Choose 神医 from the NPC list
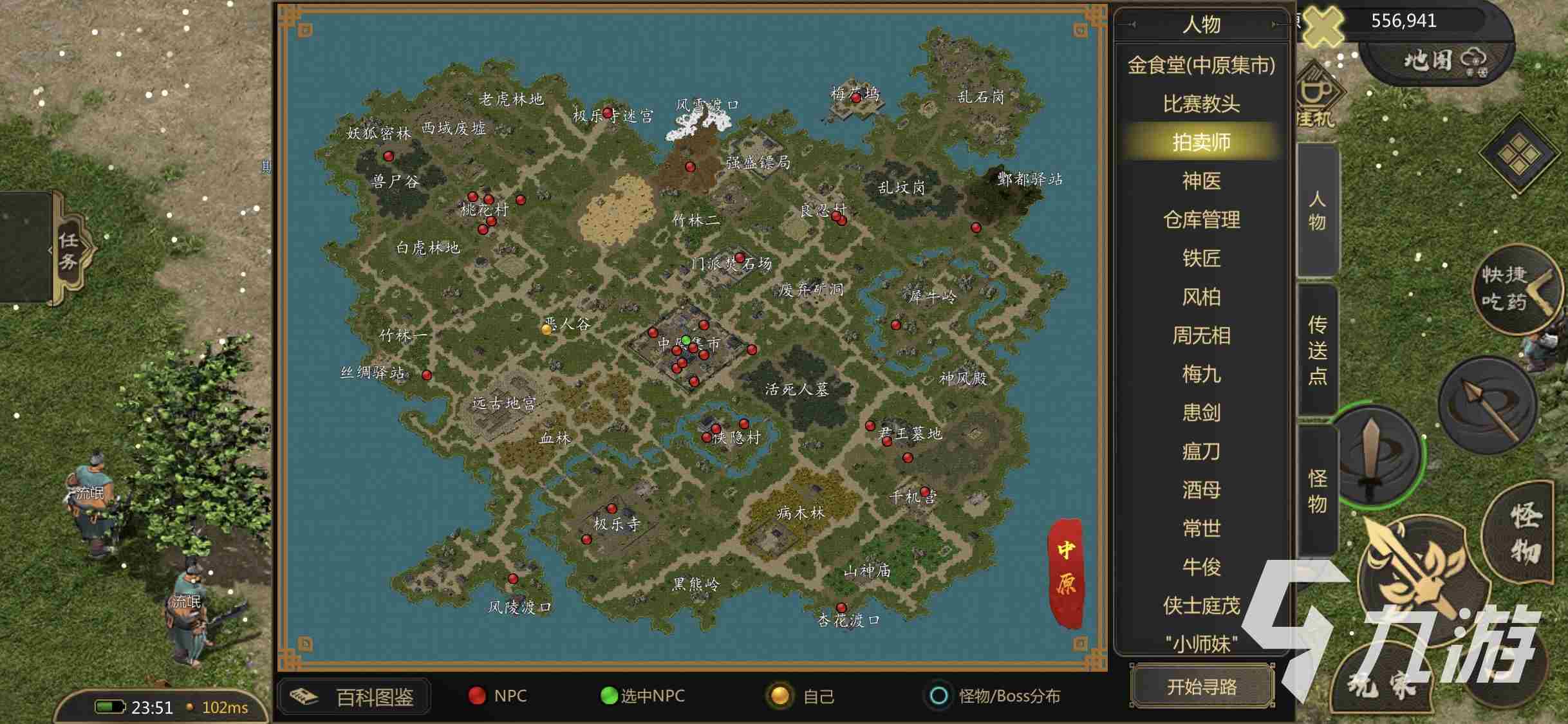This screenshot has height=724, width=1568. tap(1201, 181)
